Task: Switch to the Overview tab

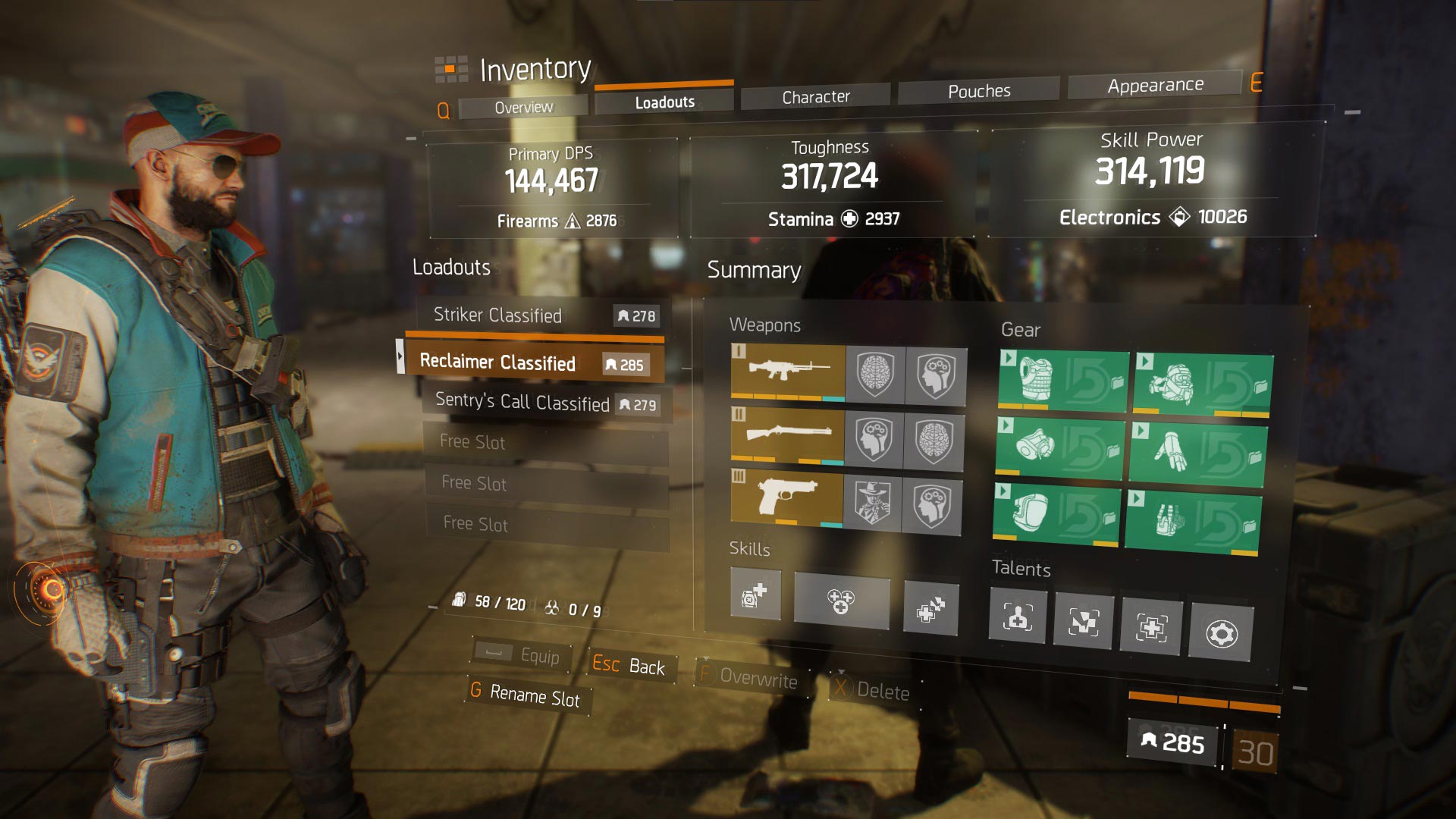Action: click(523, 107)
